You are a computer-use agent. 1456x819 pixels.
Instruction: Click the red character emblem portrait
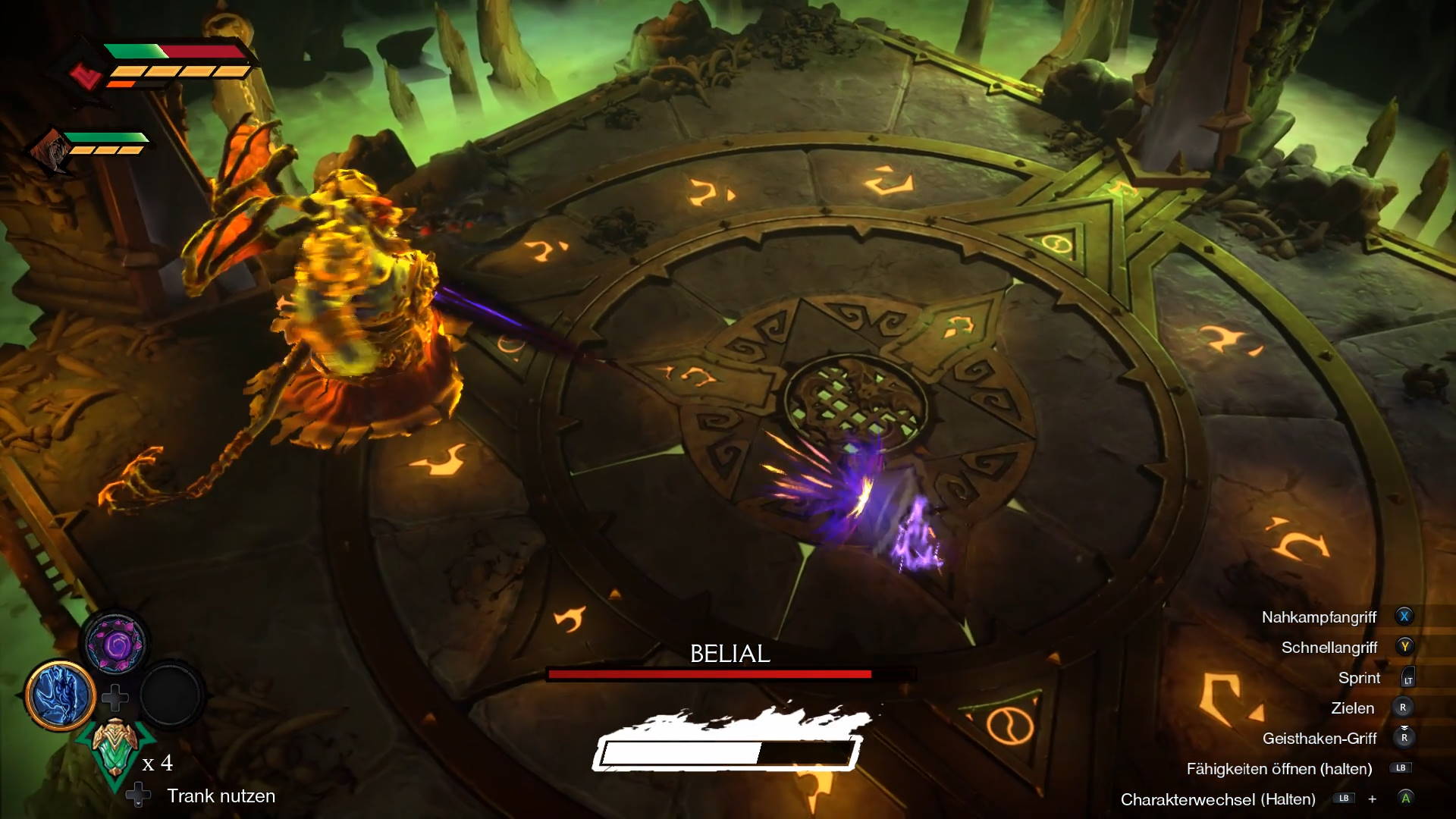(x=86, y=76)
